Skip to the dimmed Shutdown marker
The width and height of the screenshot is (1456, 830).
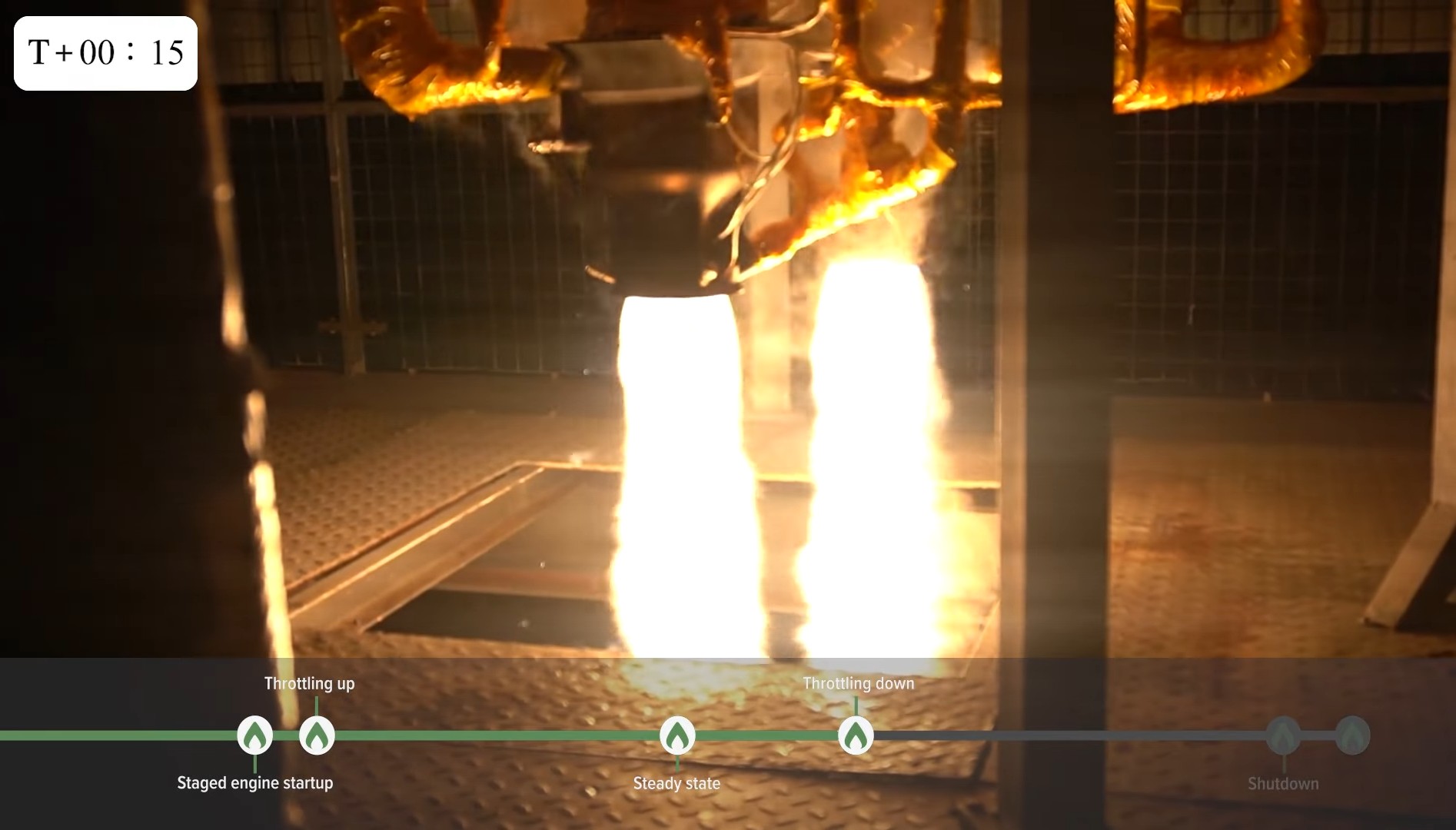pyautogui.click(x=1283, y=735)
